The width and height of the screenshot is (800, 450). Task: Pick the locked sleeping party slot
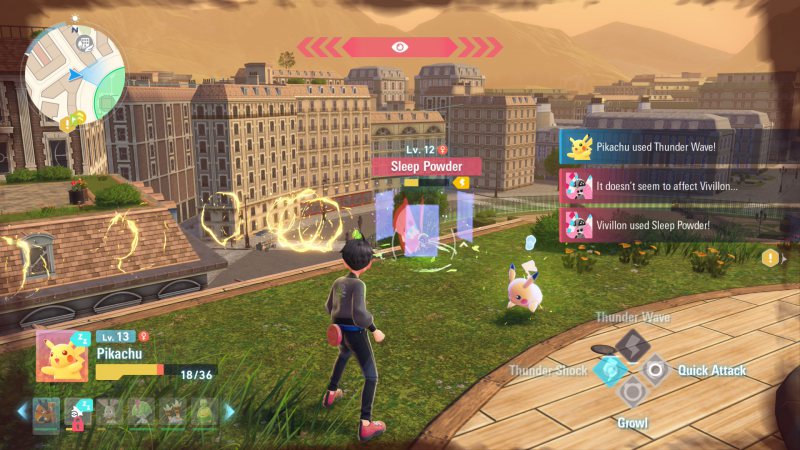tap(76, 410)
